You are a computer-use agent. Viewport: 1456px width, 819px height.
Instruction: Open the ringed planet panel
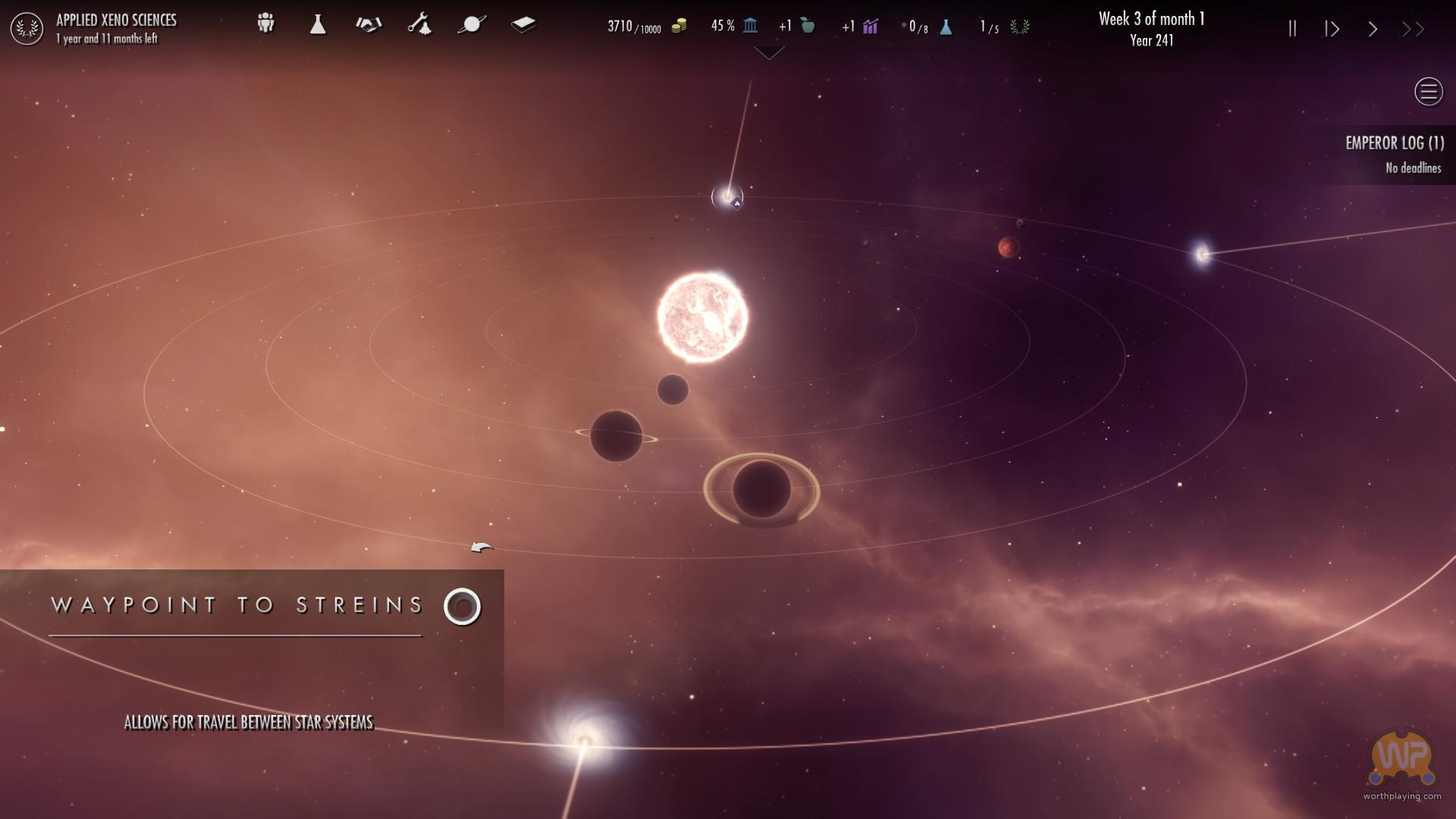coord(472,25)
